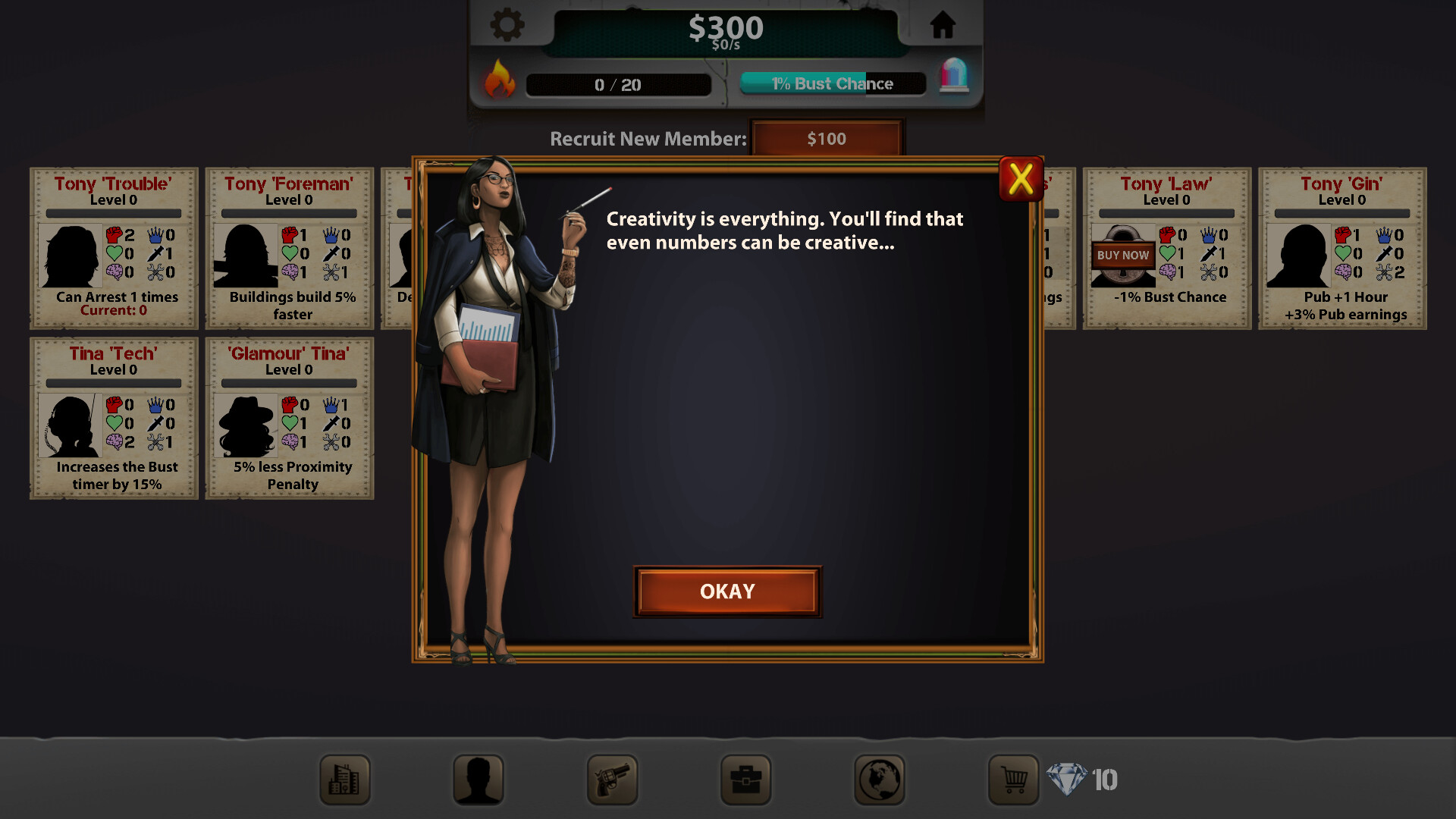Screen dimensions: 1456x819
Task: Open the settings gear icon
Action: [x=507, y=24]
